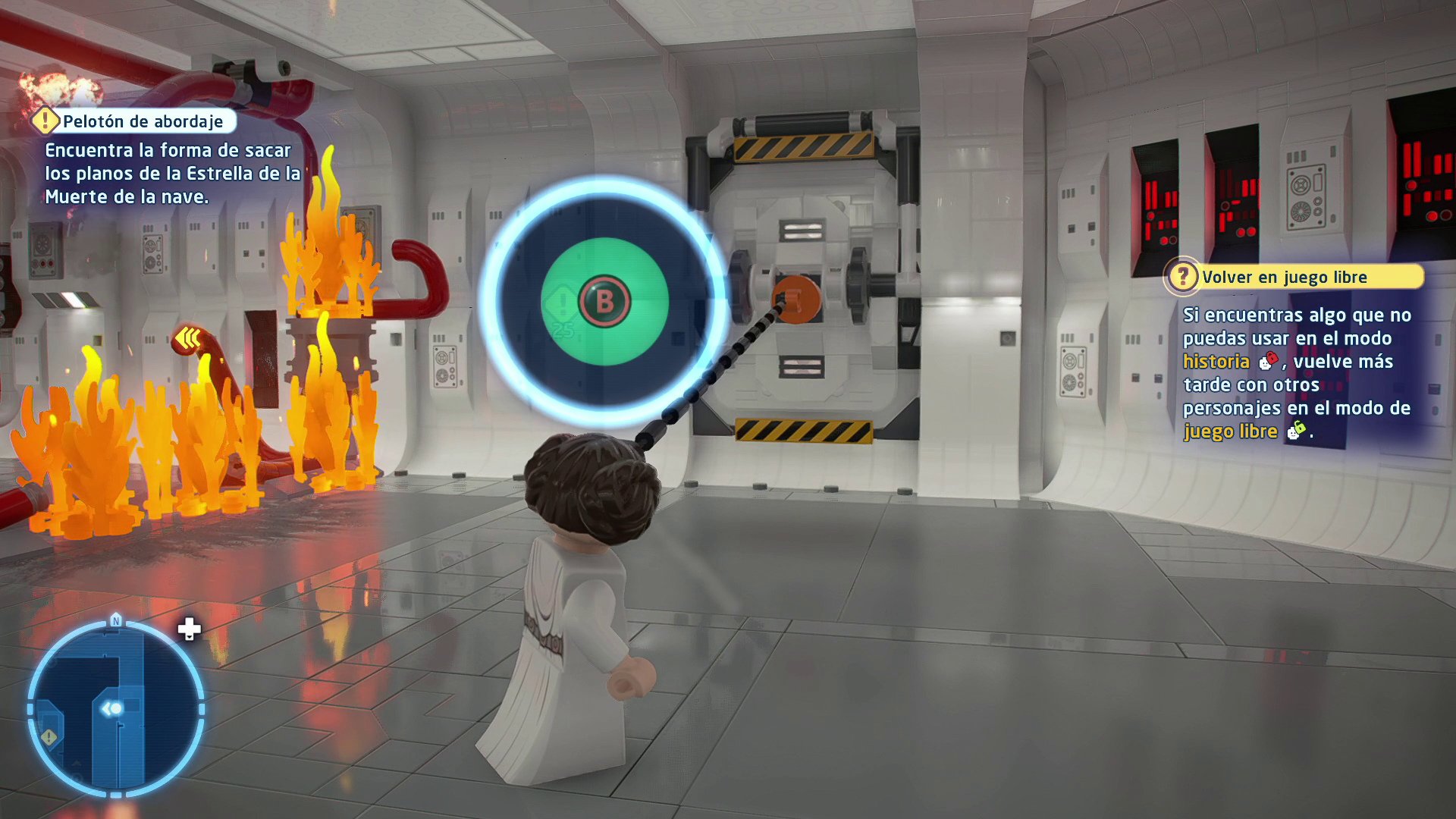Click the question mark icon next to Volver en juego libre
The image size is (1456, 819).
coord(1184,277)
